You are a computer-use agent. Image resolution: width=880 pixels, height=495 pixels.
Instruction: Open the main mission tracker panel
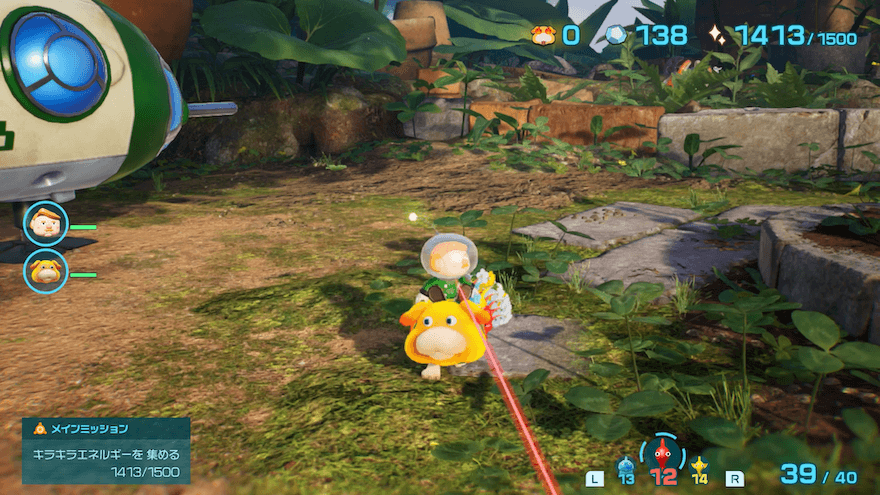(106, 451)
